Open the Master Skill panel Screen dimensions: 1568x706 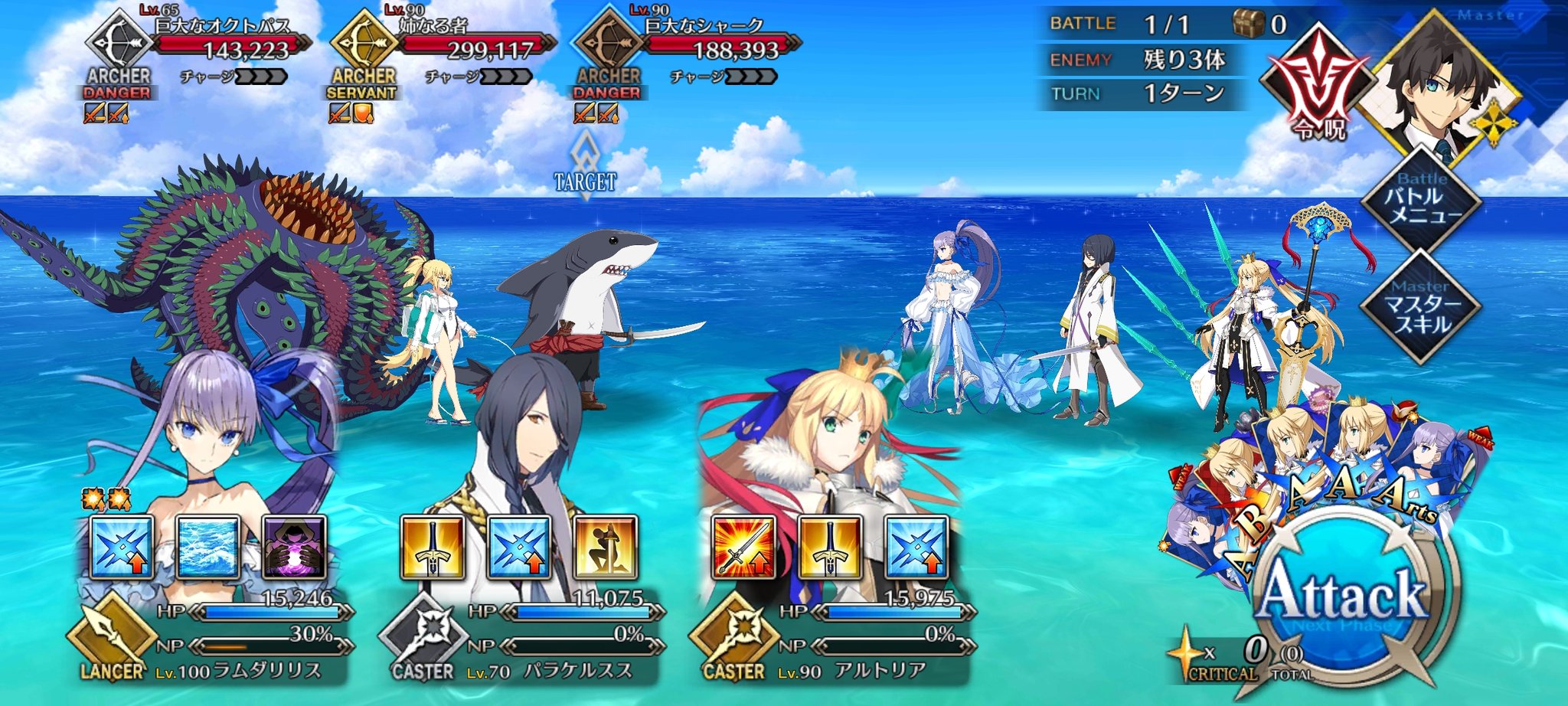(x=1422, y=306)
